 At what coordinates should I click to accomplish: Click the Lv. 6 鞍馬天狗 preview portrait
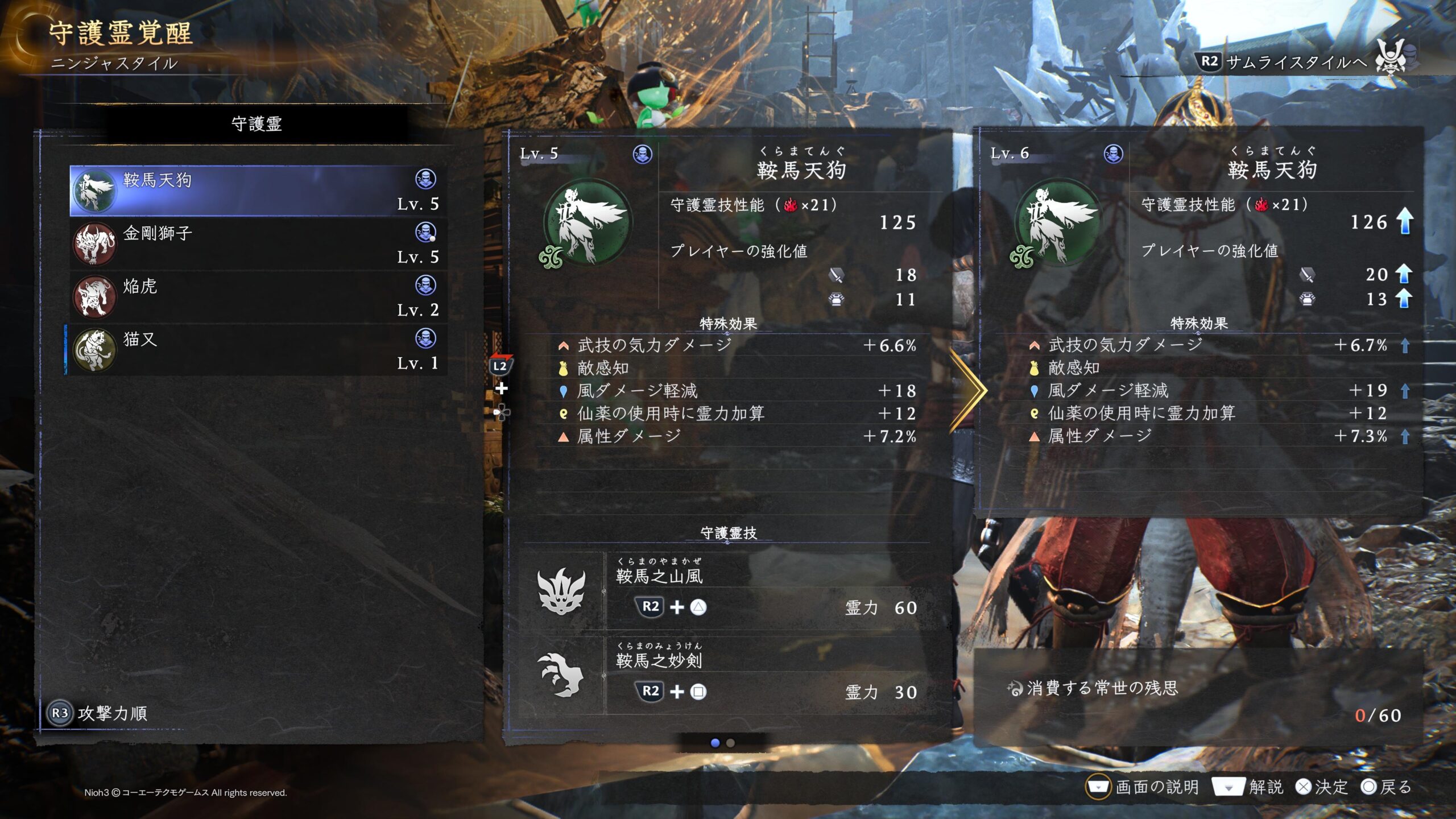tap(1058, 223)
